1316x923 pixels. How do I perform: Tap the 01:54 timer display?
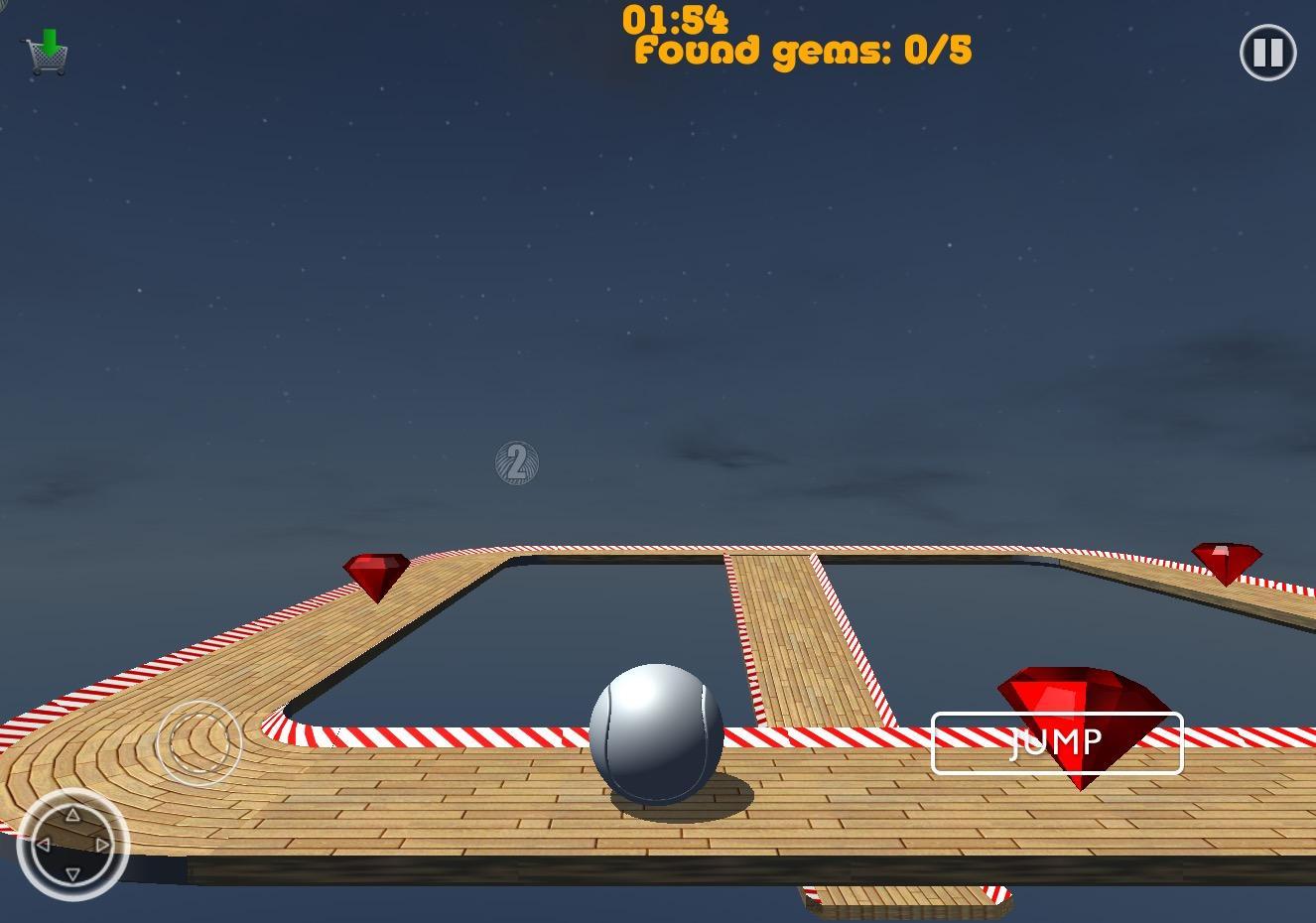(x=676, y=17)
